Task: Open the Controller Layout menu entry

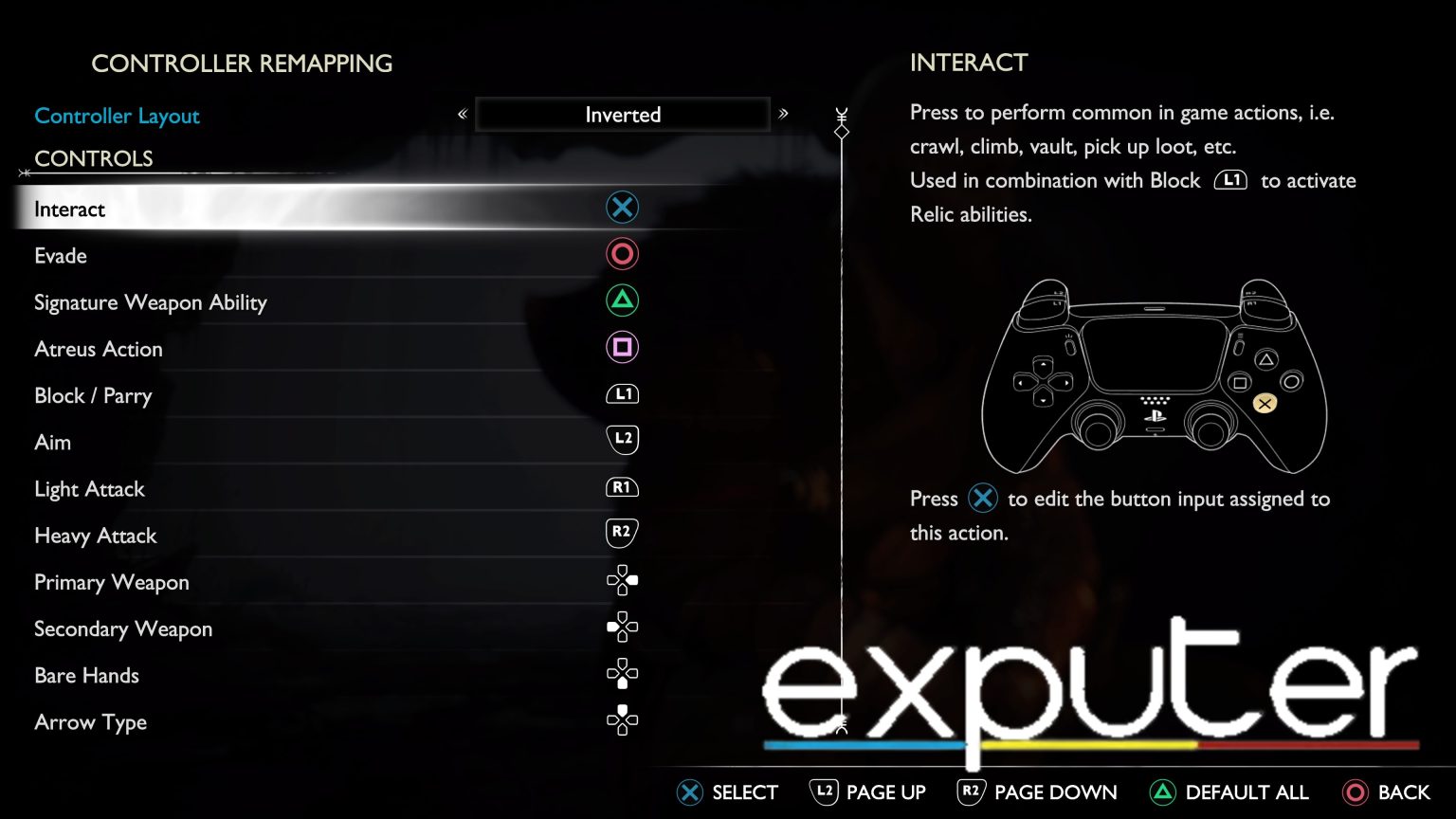Action: tap(117, 116)
